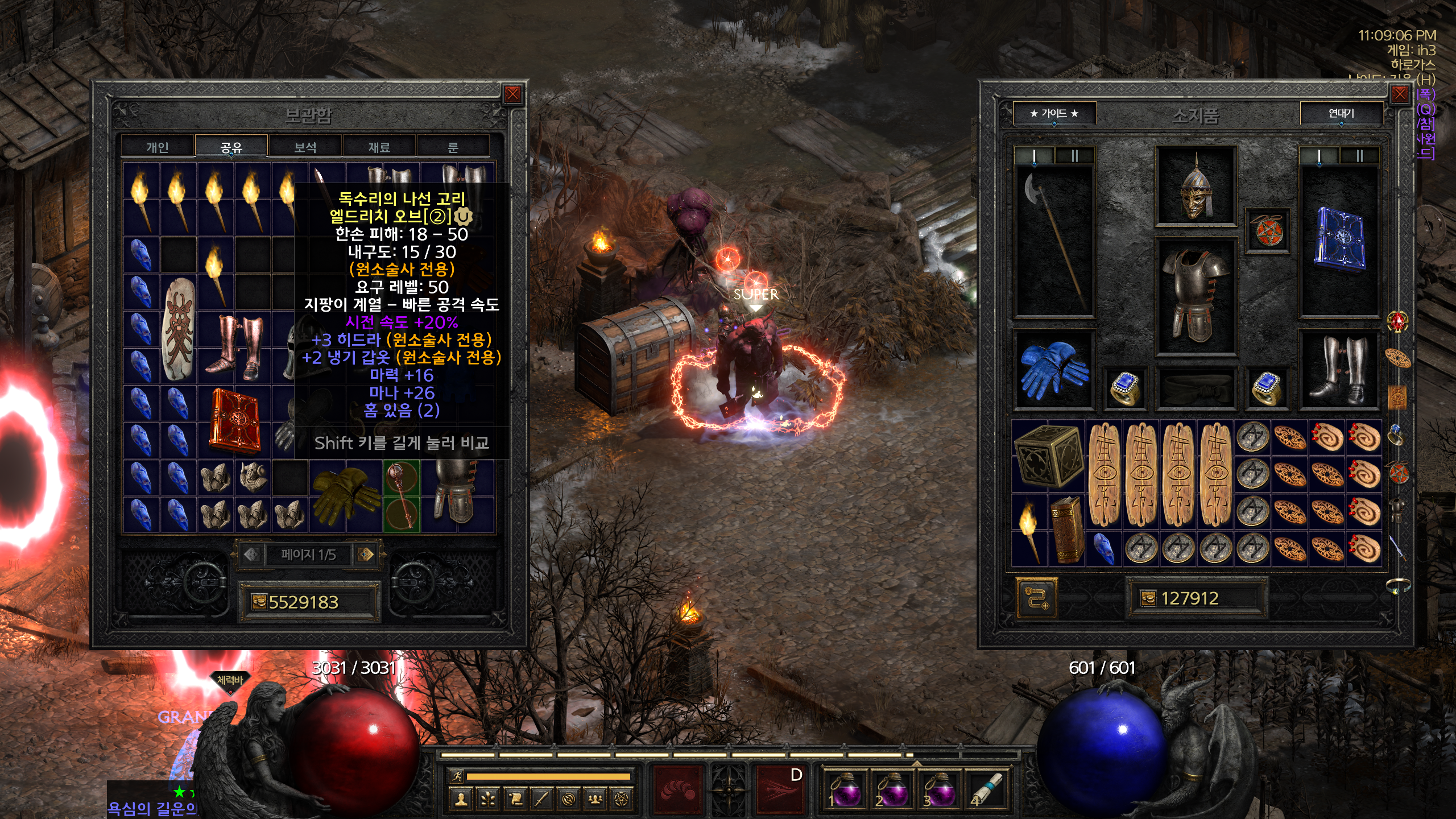
Task: Close the inventory panel
Action: click(x=1400, y=94)
